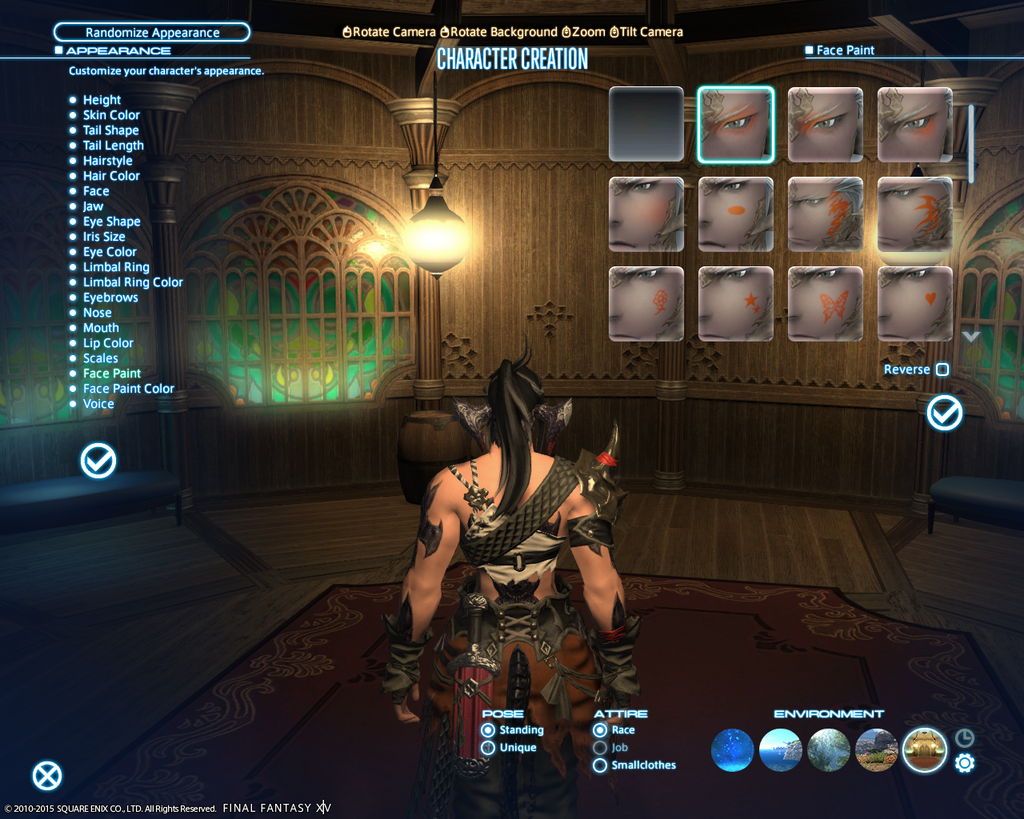1024x819 pixels.
Task: Switch attire to Smallclothes
Action: (600, 766)
